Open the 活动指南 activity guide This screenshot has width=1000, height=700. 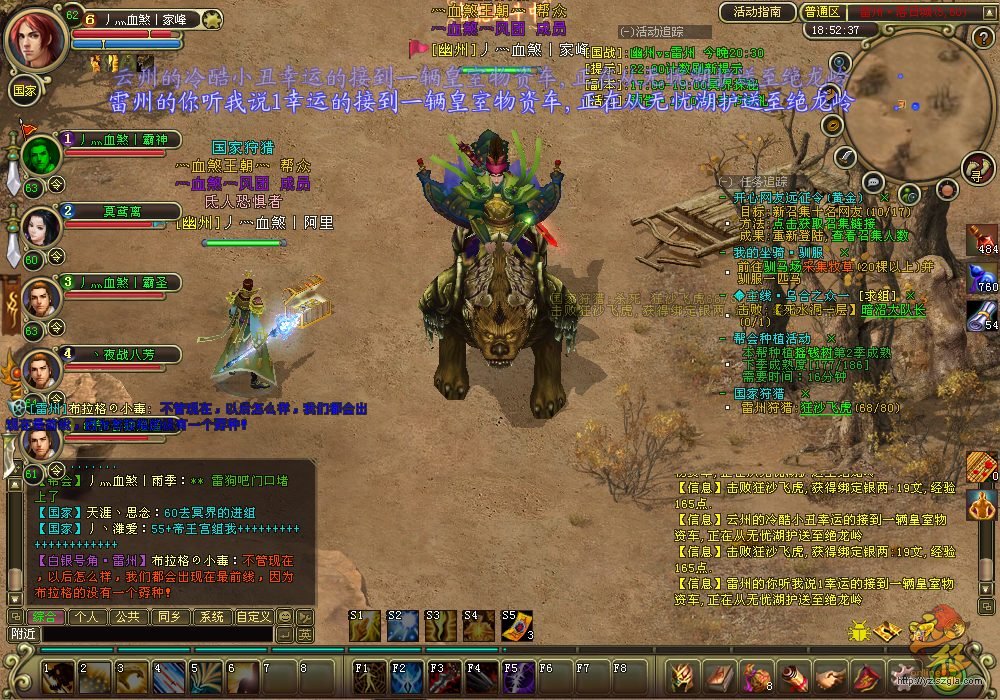tap(757, 12)
